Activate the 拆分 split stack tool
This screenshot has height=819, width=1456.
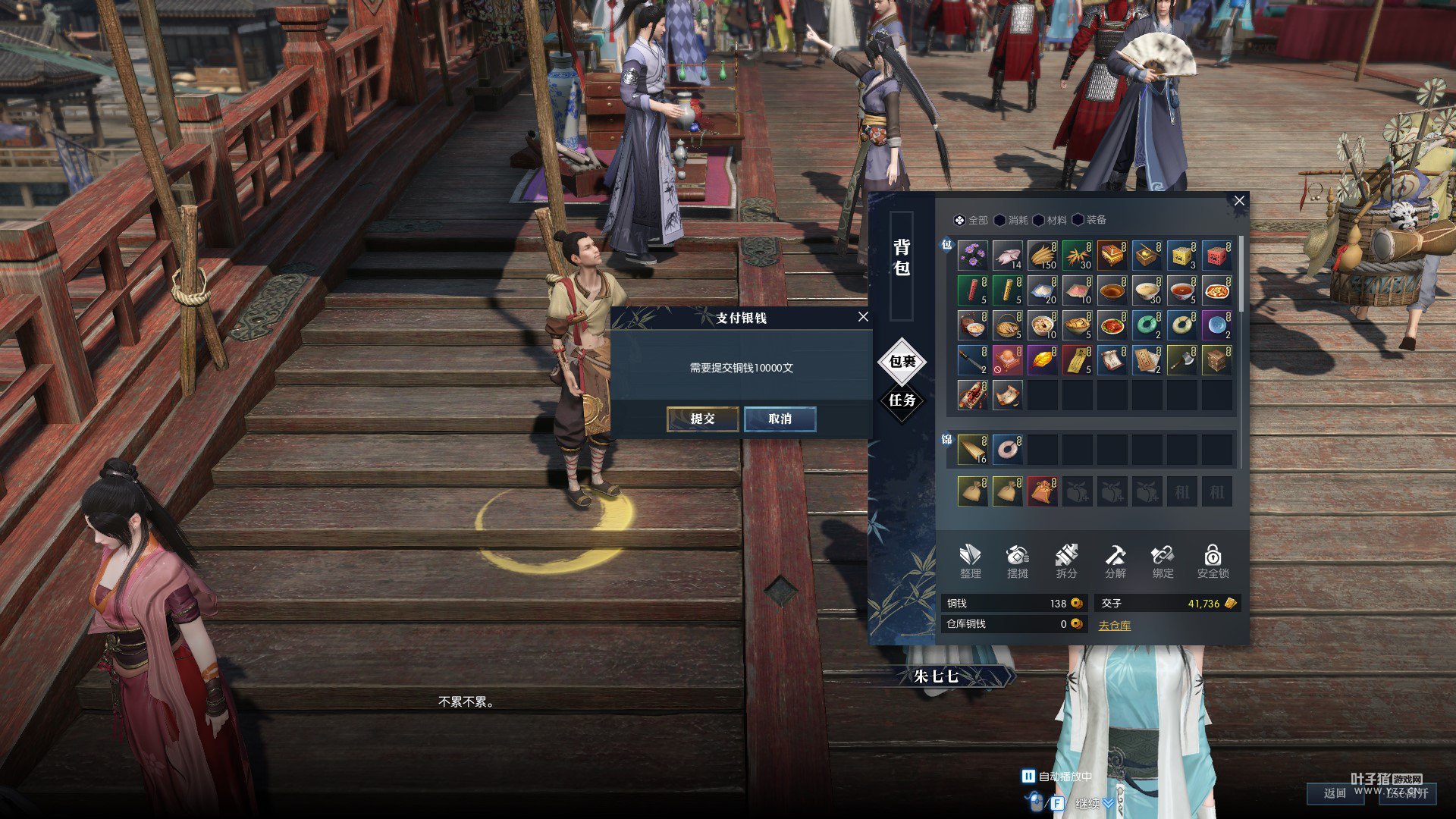[x=1066, y=561]
